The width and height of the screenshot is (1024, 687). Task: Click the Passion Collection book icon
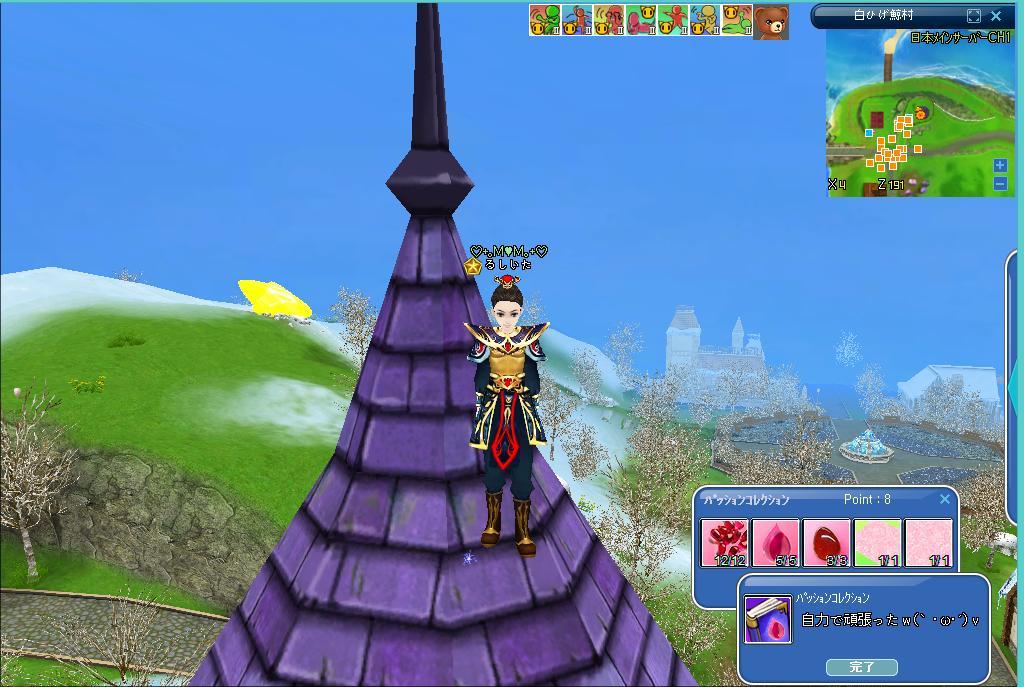pyautogui.click(x=768, y=618)
